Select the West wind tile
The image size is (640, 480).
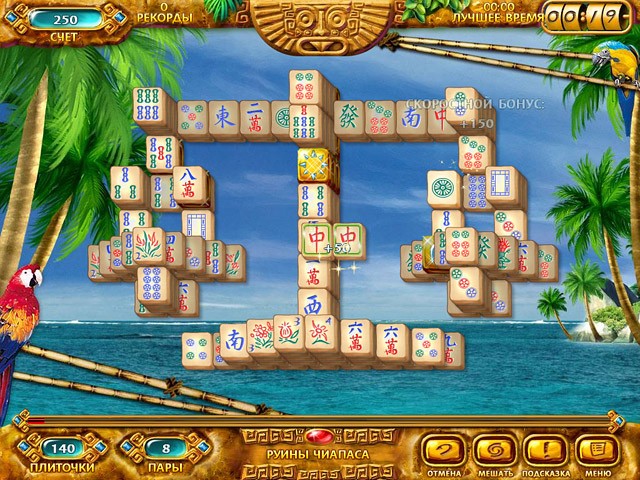313,305
